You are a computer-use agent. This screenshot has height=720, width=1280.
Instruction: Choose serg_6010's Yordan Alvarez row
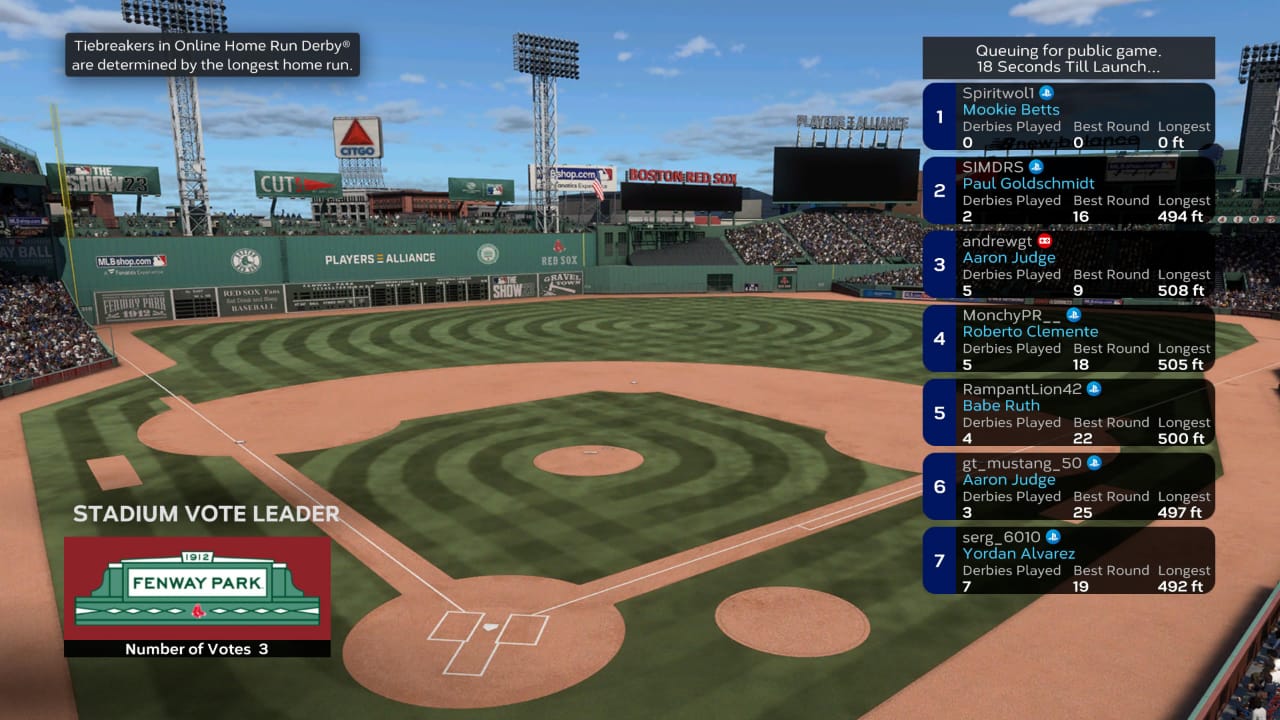(1068, 561)
